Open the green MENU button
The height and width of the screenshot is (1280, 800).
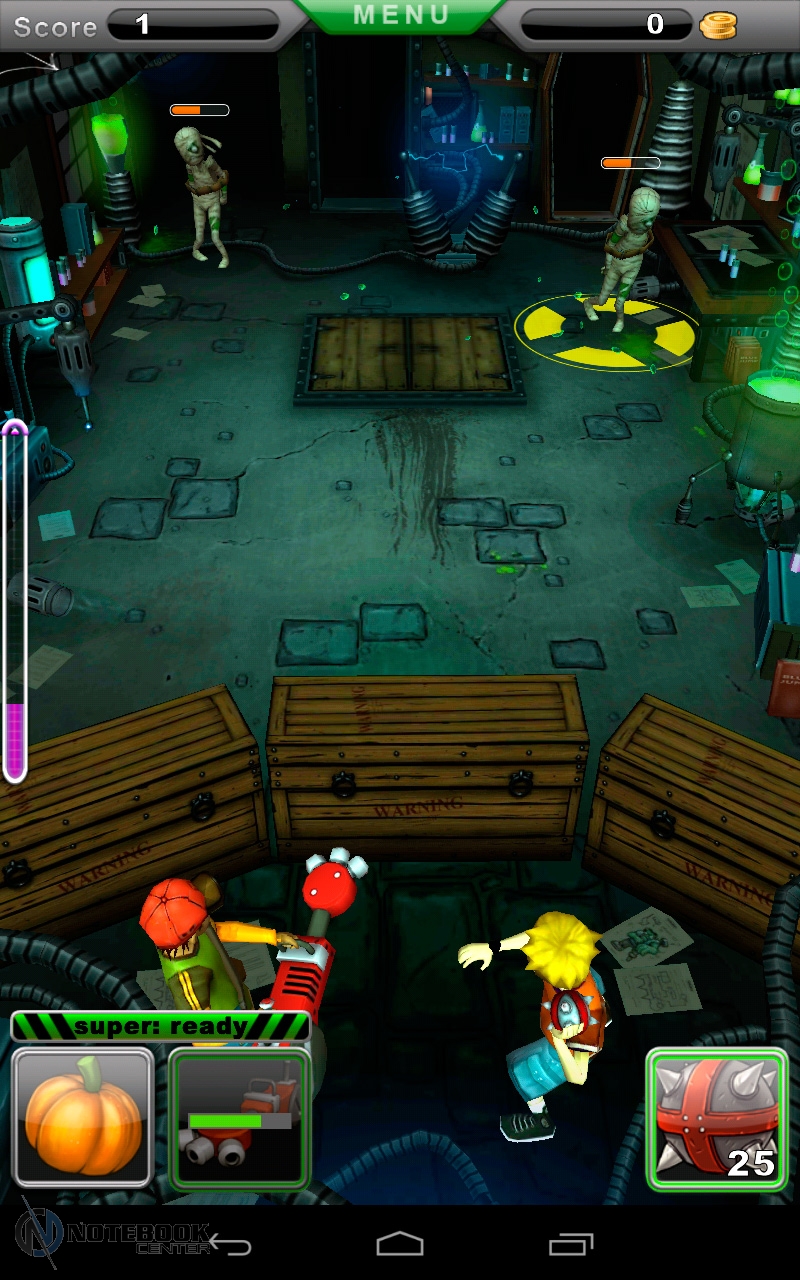[400, 16]
